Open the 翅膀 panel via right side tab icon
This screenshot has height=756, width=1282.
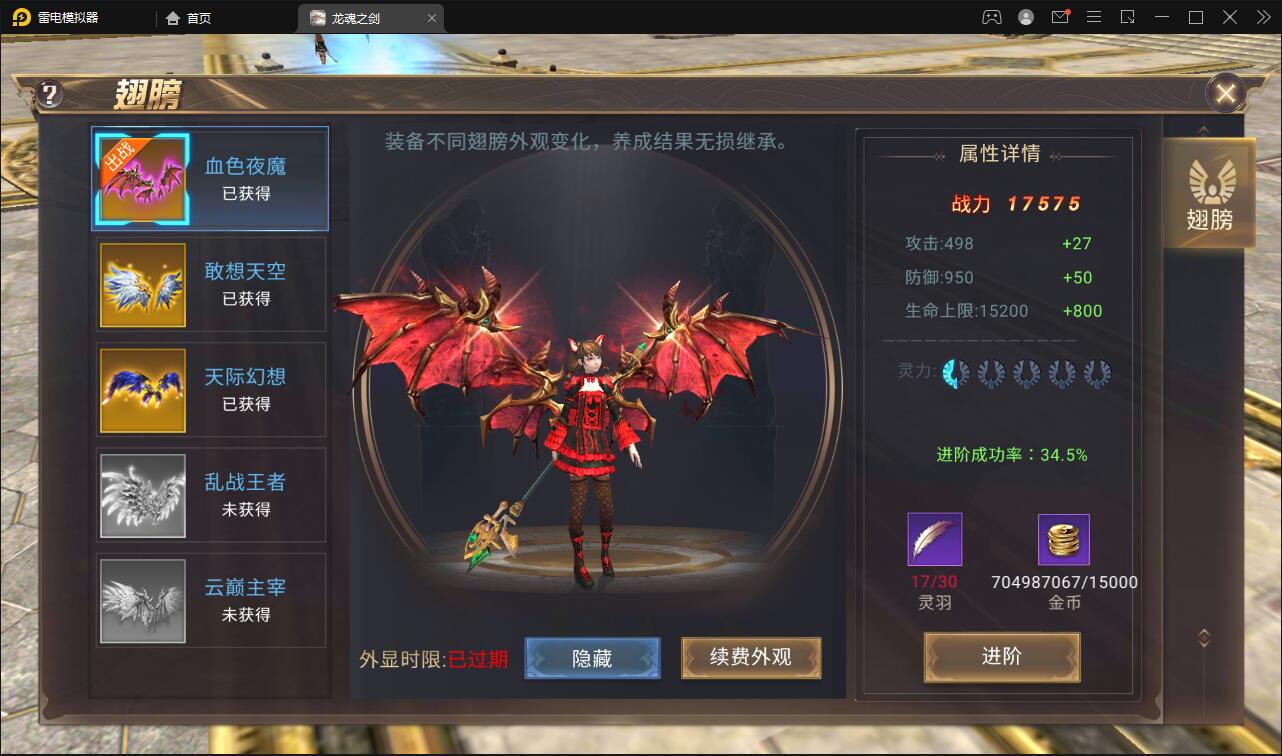coord(1209,192)
